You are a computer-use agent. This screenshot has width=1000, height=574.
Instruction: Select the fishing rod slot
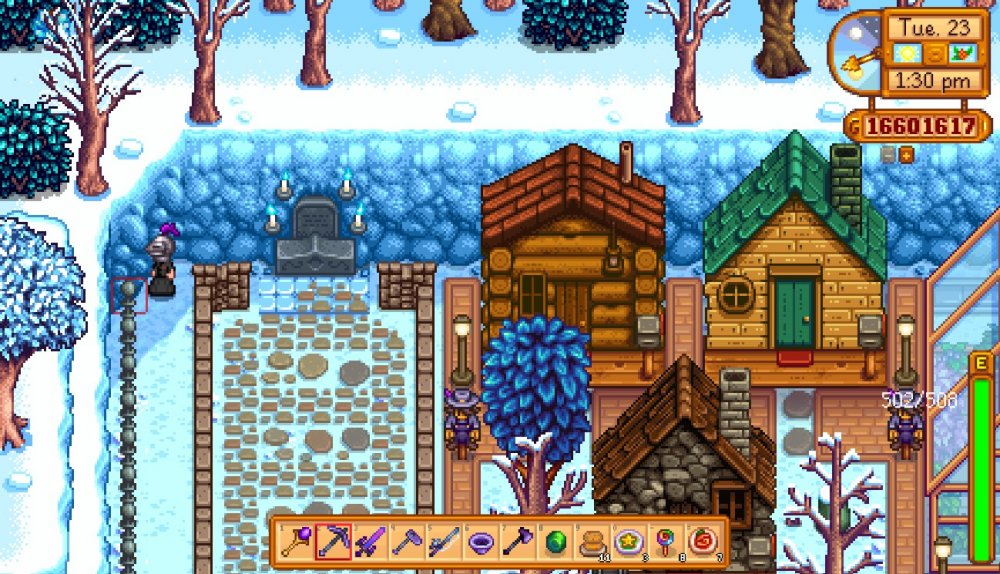point(444,542)
